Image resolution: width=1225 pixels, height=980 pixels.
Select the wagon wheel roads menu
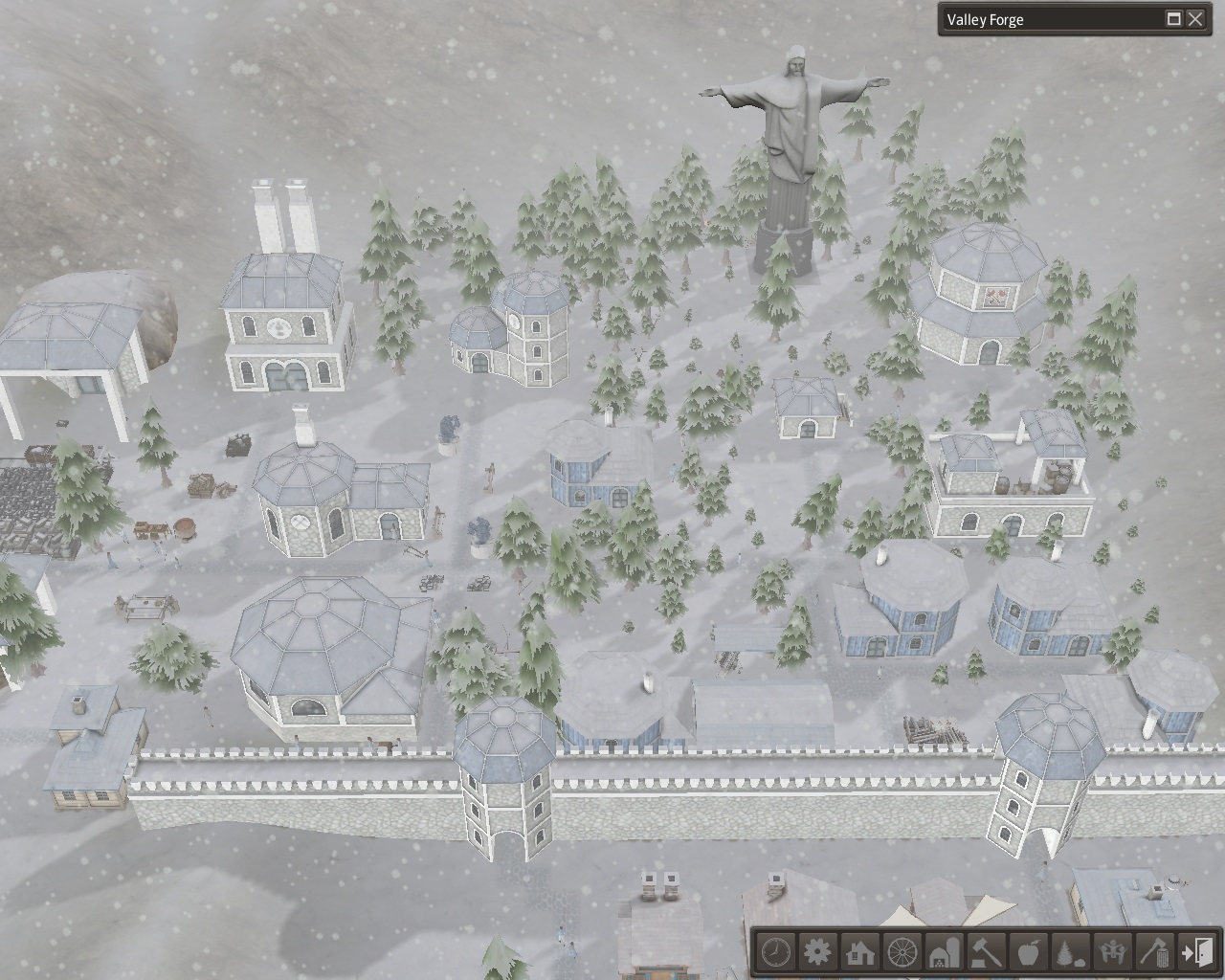pos(902,952)
